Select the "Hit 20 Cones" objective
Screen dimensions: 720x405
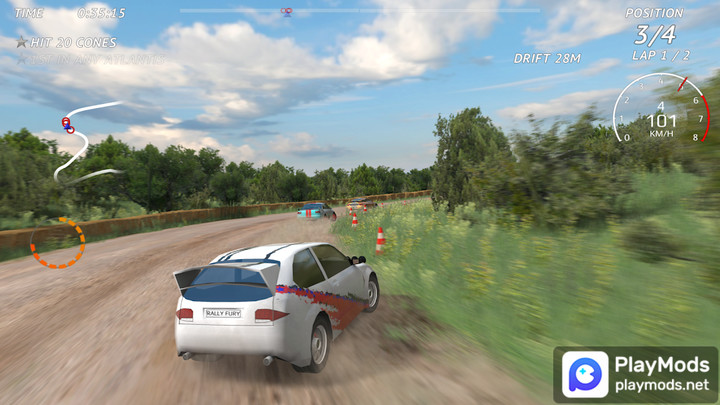[66, 43]
